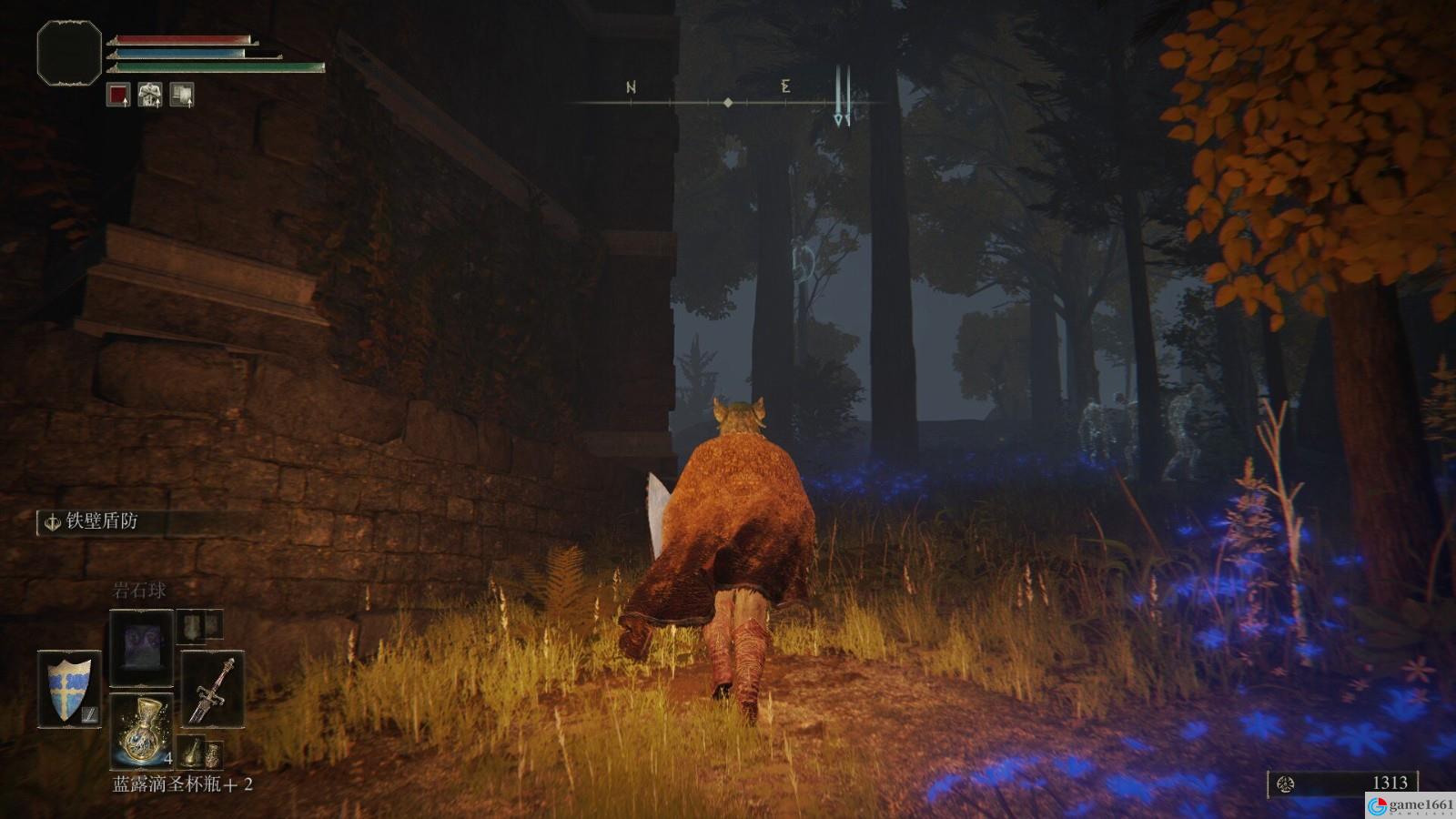Viewport: 1456px width, 819px height.
Task: Select the 岩石球 spell slot
Action: (x=141, y=648)
